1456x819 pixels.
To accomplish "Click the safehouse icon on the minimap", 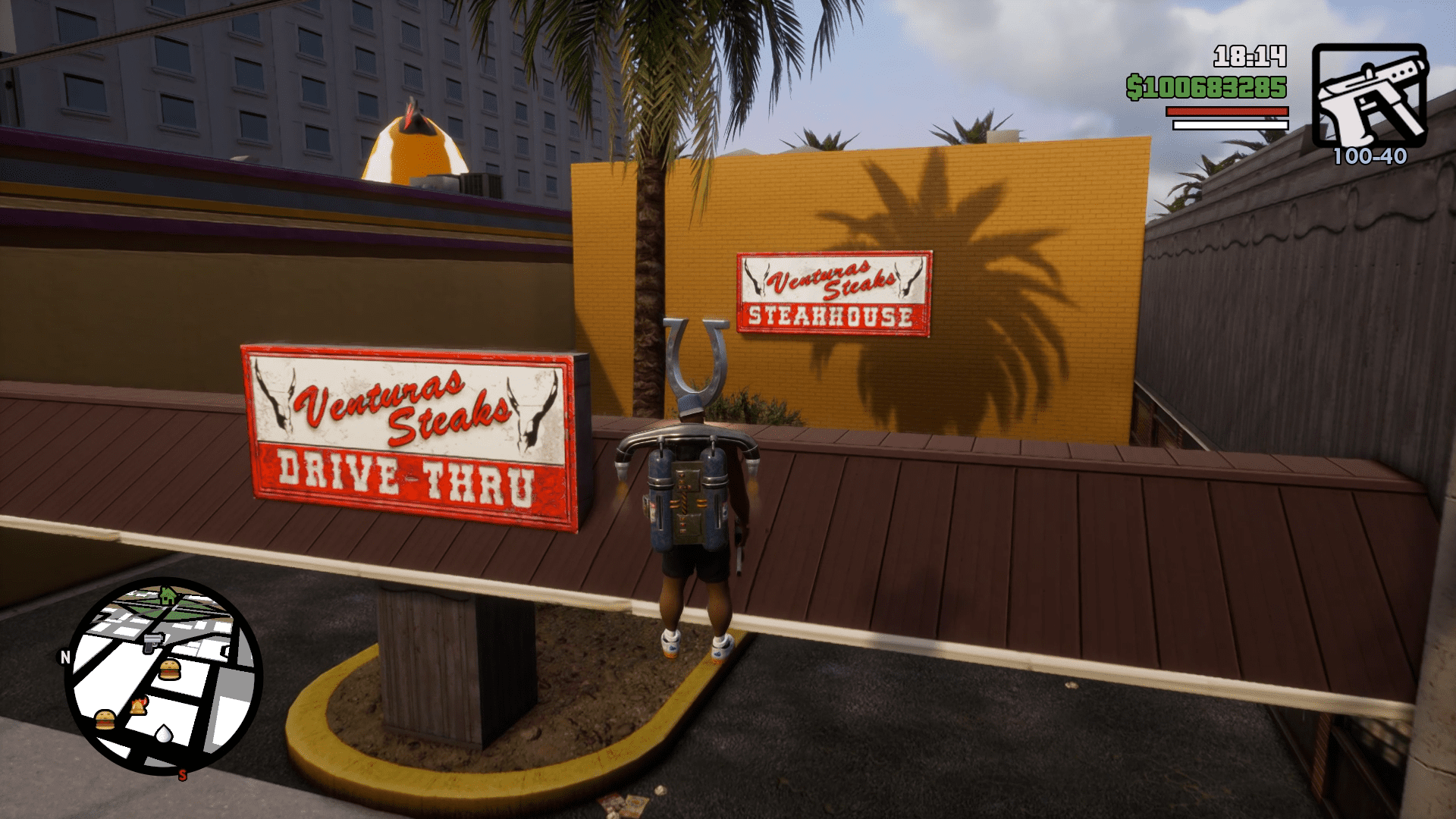I will click(168, 596).
